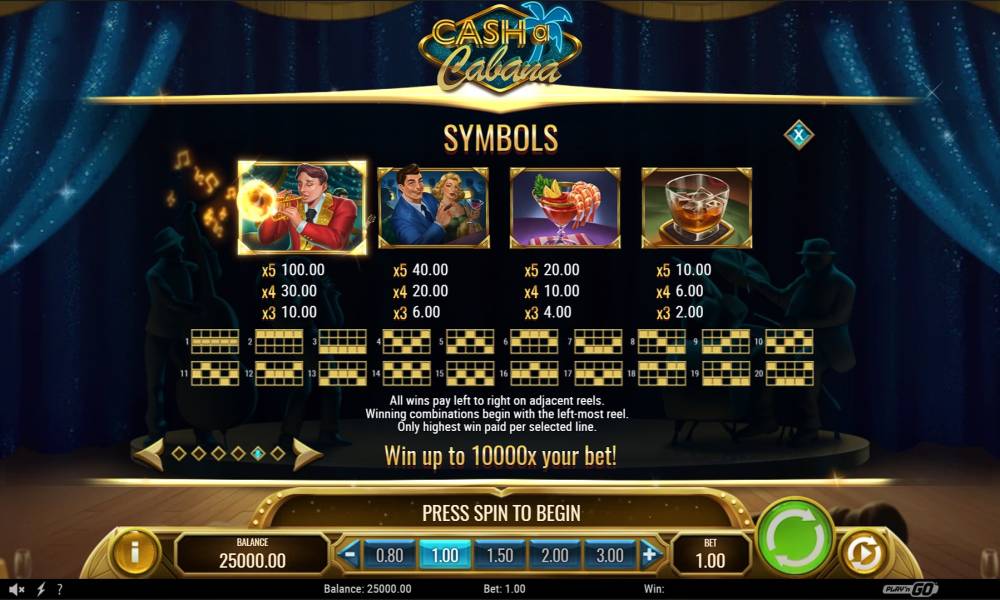Choose the 1.50 bet value
Viewport: 1000px width, 600px height.
tap(499, 554)
